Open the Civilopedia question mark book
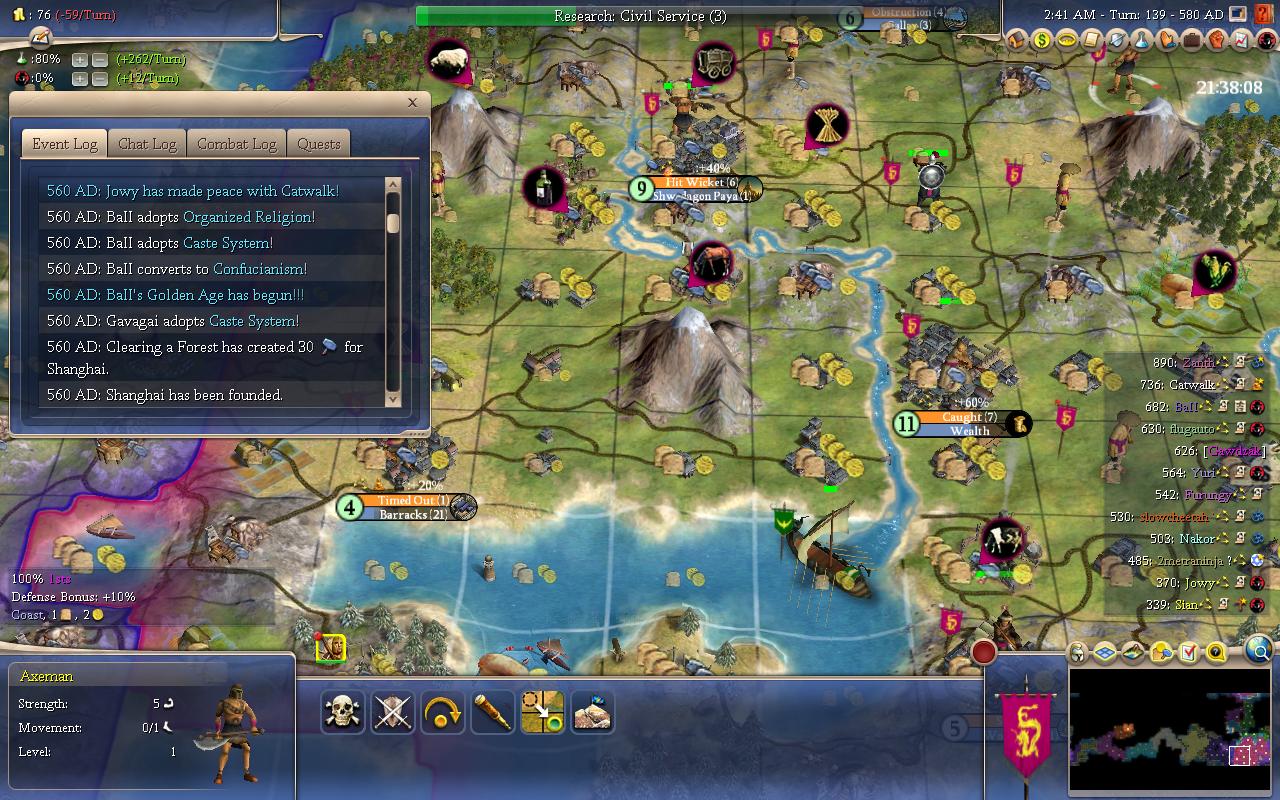Image resolution: width=1280 pixels, height=800 pixels. pos(1264,15)
